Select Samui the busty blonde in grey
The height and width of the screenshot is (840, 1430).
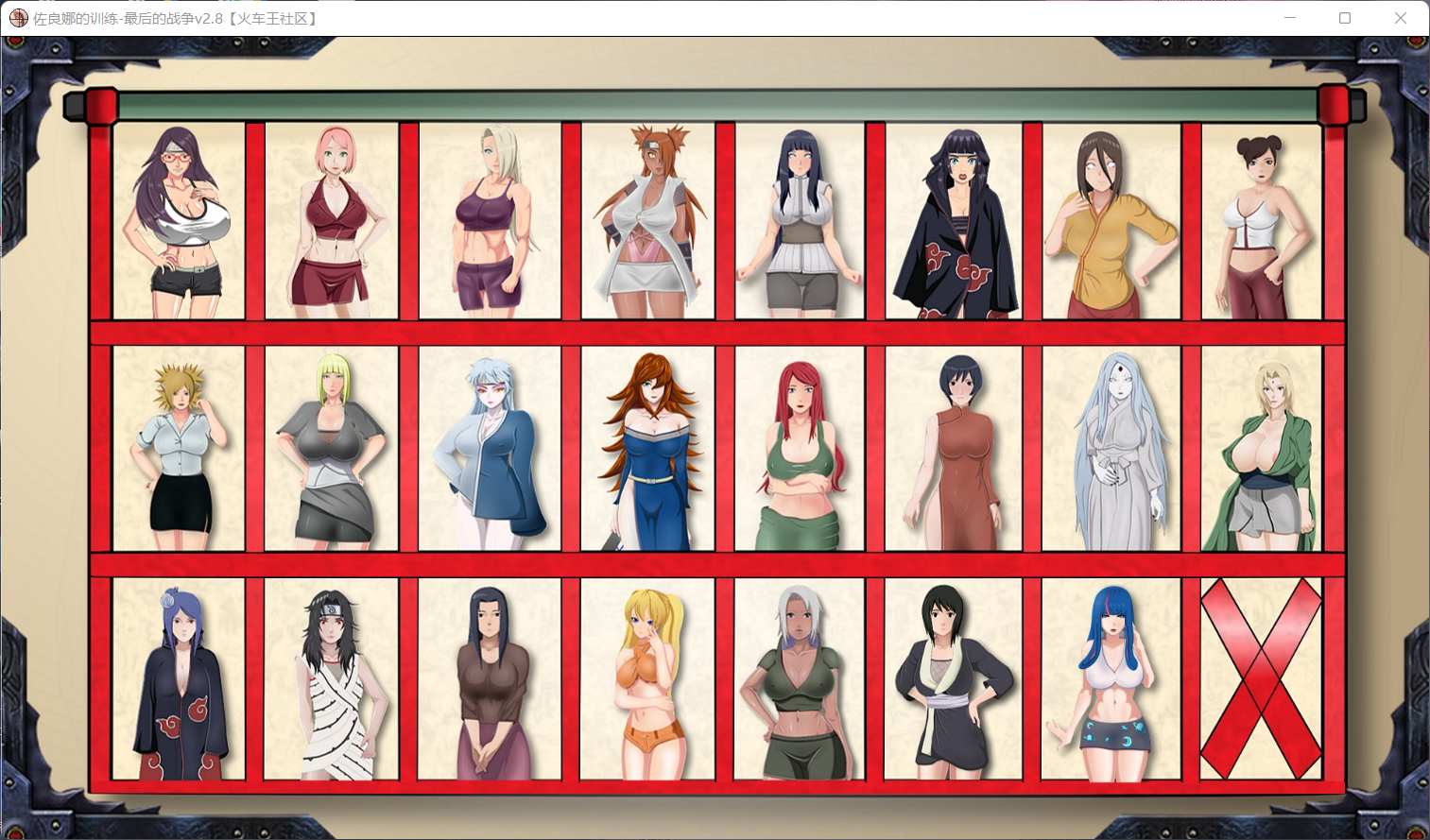331,451
